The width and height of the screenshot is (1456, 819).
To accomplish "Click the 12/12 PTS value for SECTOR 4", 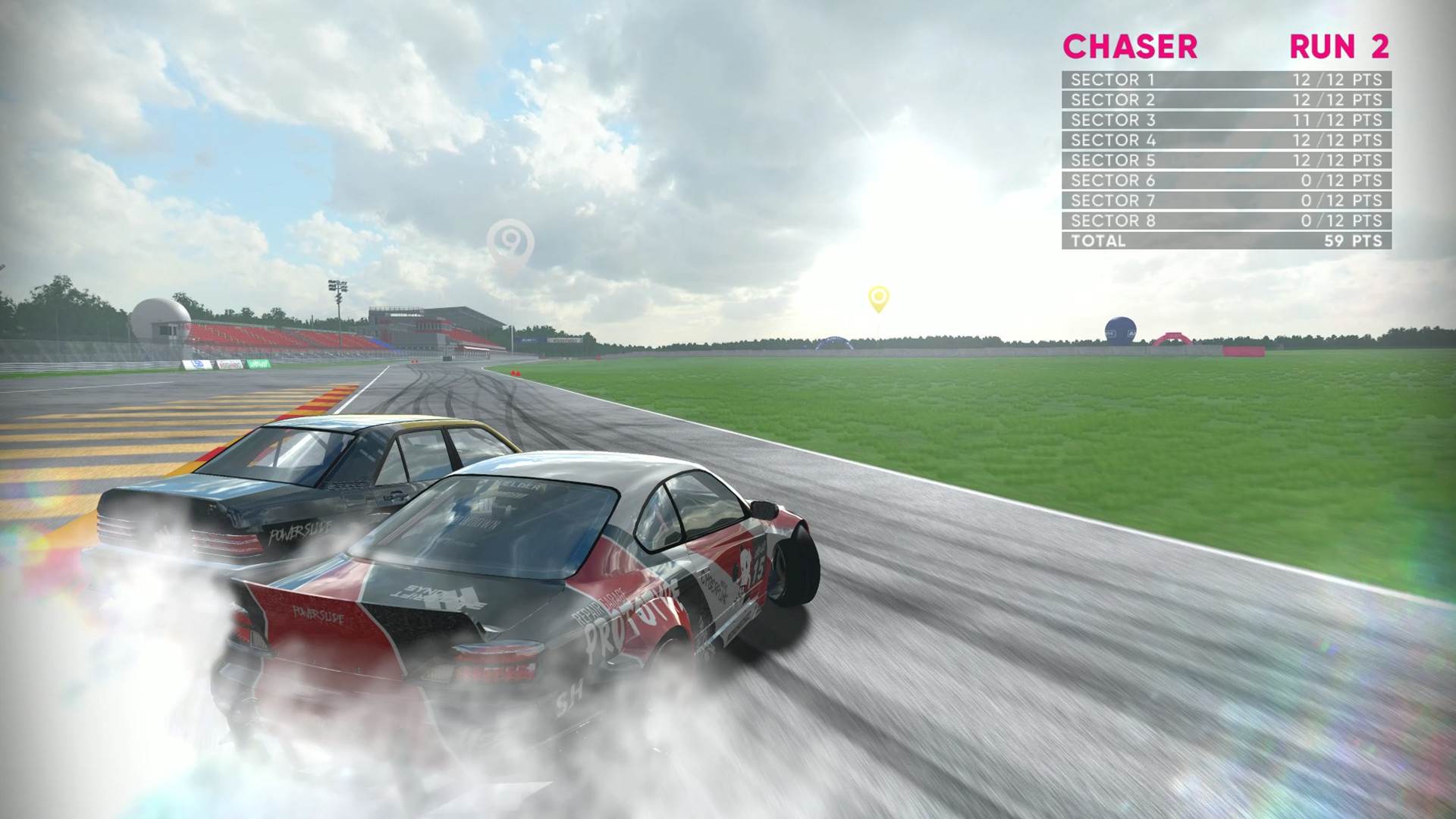I will click(1339, 140).
